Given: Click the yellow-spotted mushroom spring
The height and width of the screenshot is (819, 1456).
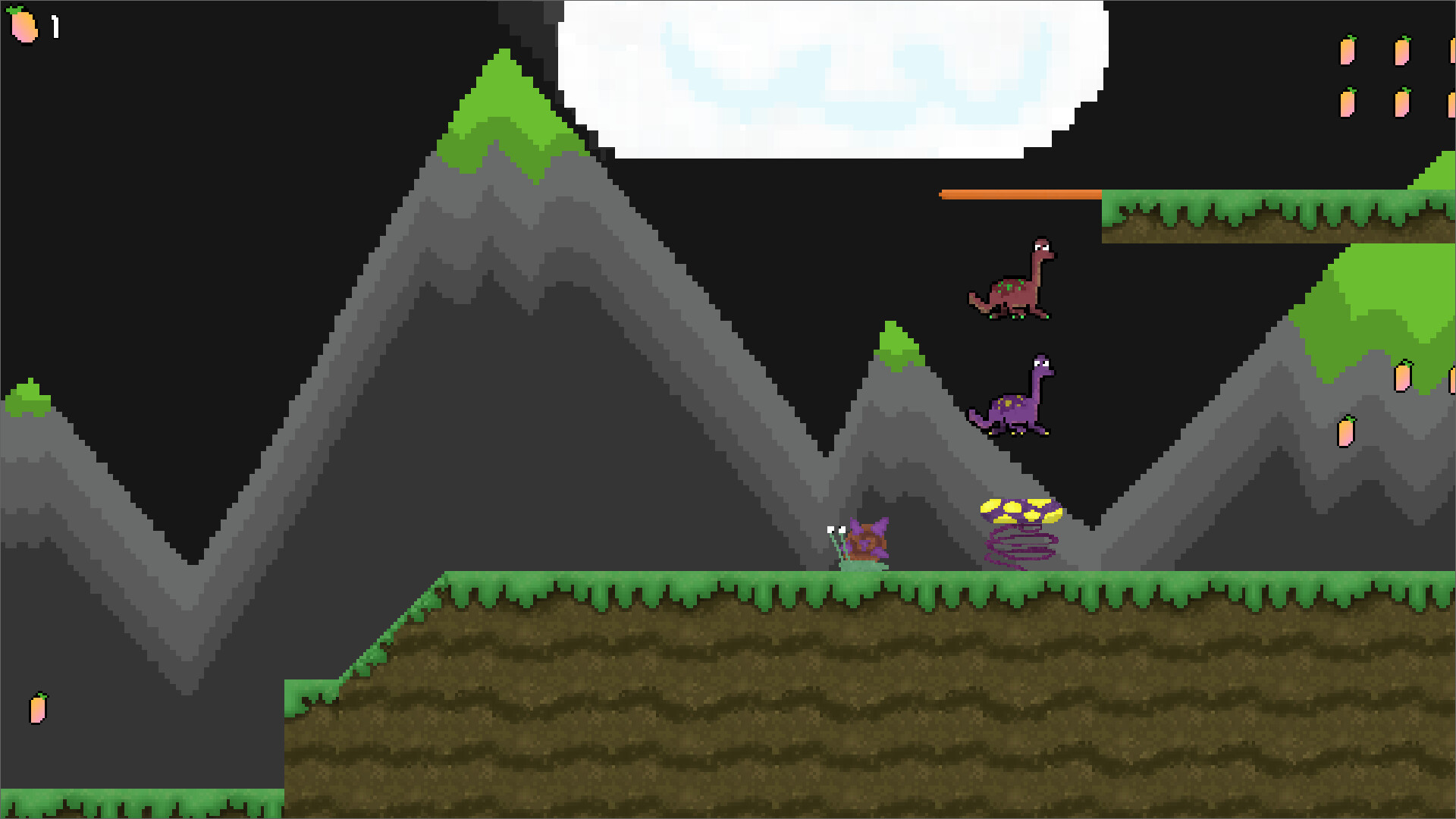Looking at the screenshot, I should [1020, 510].
